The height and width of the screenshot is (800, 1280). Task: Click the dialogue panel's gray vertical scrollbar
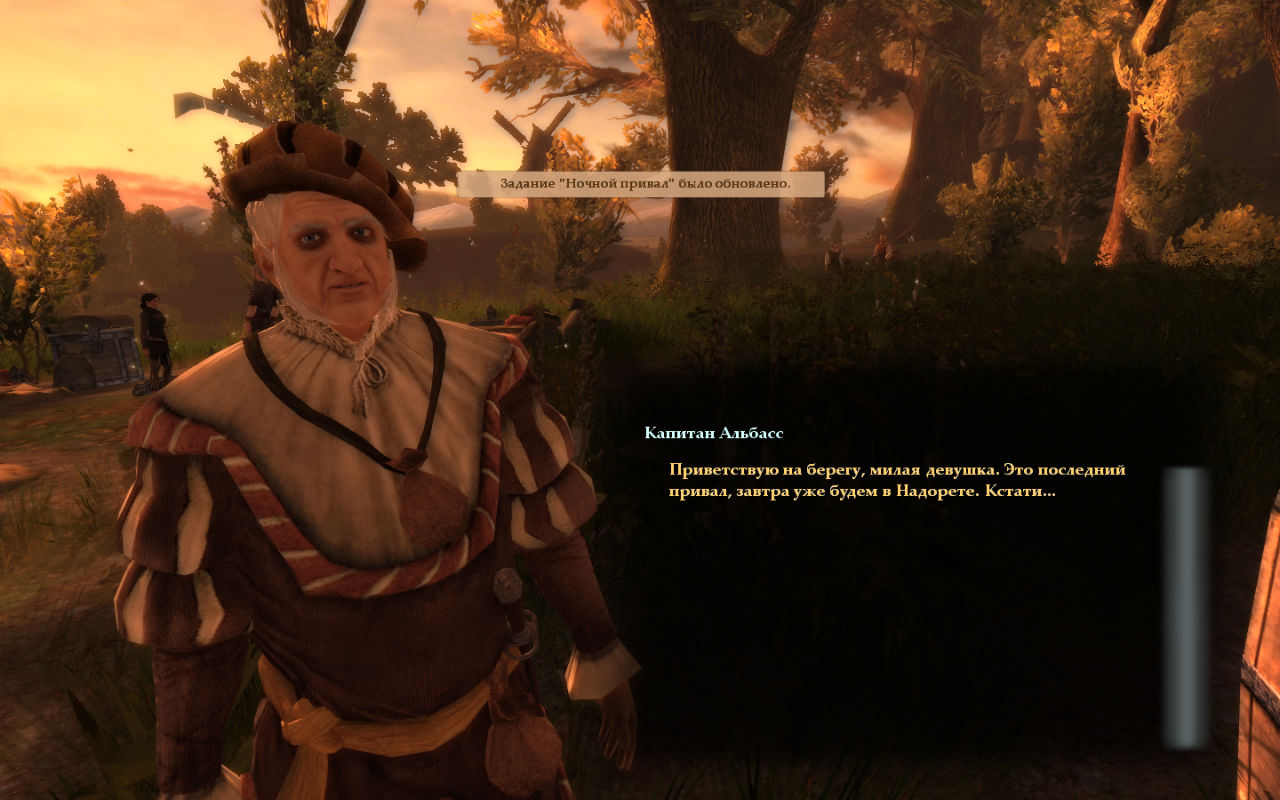pyautogui.click(x=1185, y=607)
